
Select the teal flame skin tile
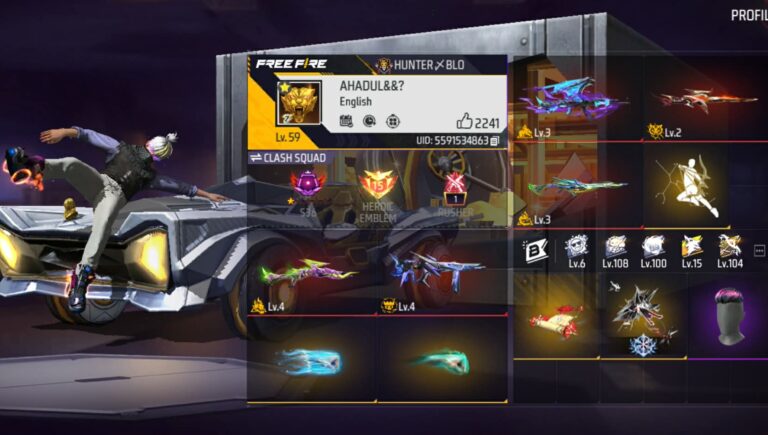click(x=440, y=361)
